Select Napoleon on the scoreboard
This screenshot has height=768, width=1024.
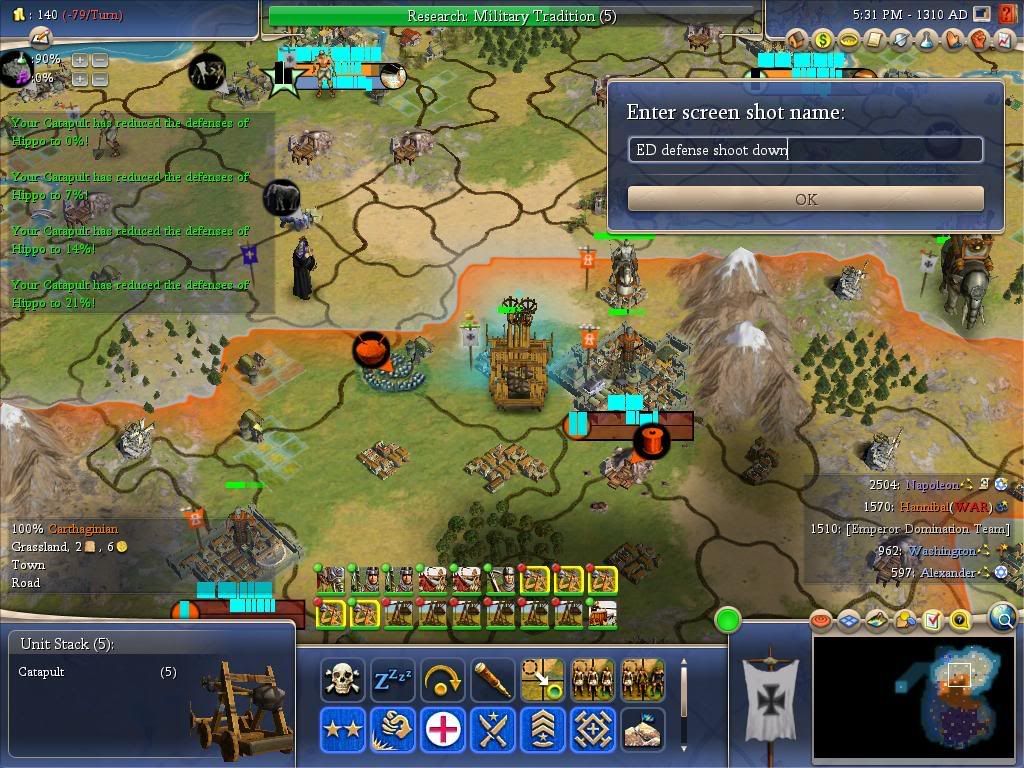(x=931, y=485)
